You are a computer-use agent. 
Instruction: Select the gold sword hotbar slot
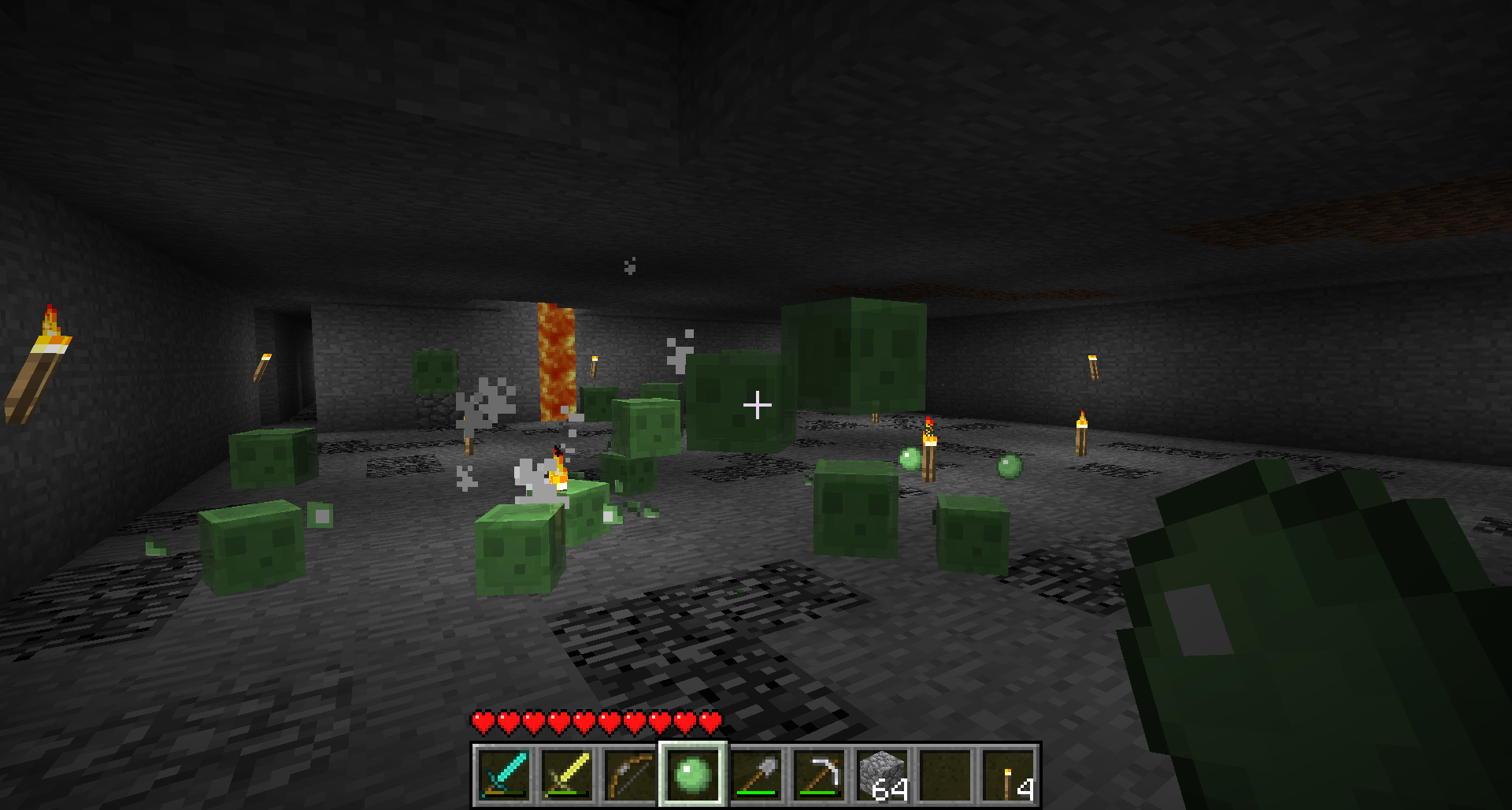[567, 775]
